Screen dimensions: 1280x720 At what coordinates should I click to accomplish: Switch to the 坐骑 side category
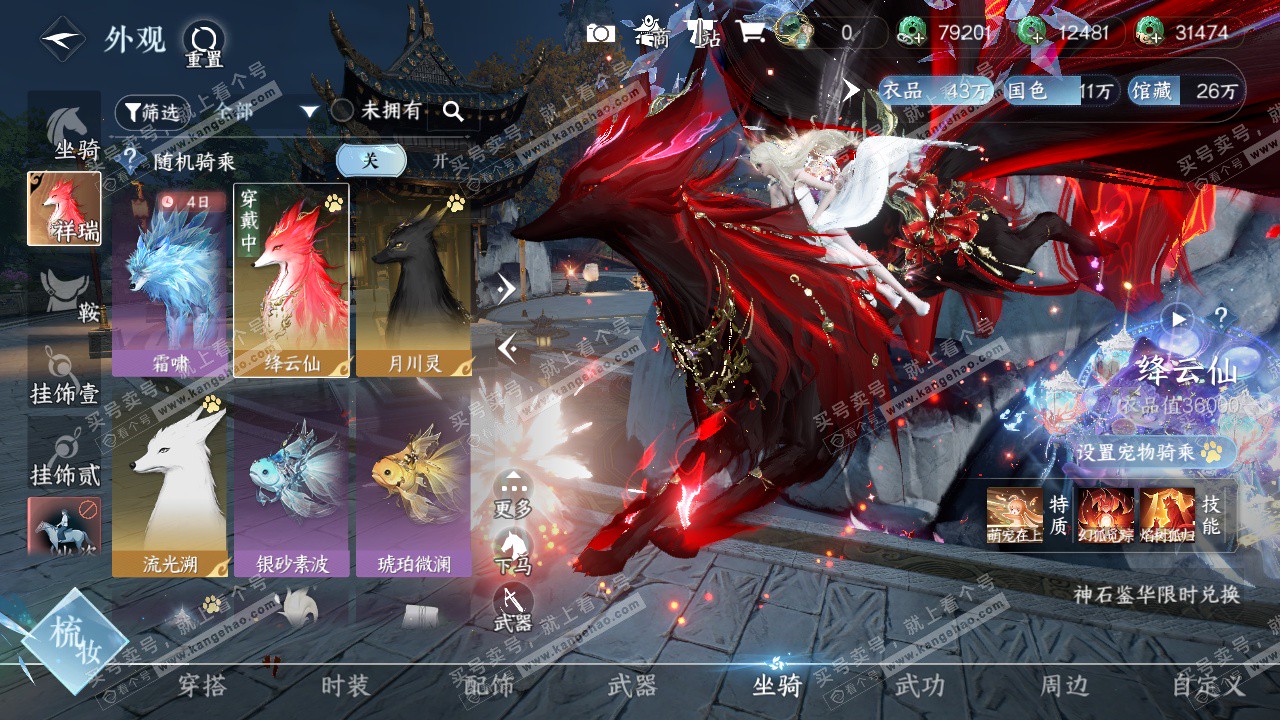[65, 130]
